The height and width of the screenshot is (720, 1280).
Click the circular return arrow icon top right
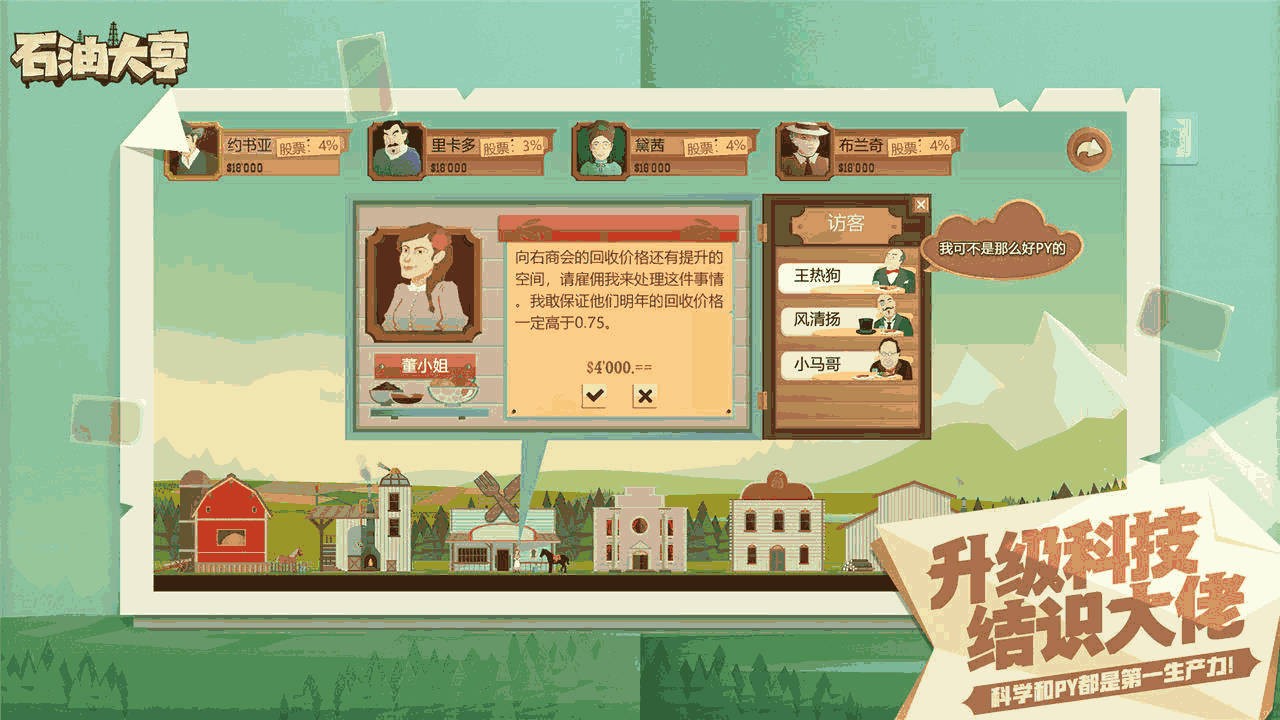pyautogui.click(x=1090, y=147)
